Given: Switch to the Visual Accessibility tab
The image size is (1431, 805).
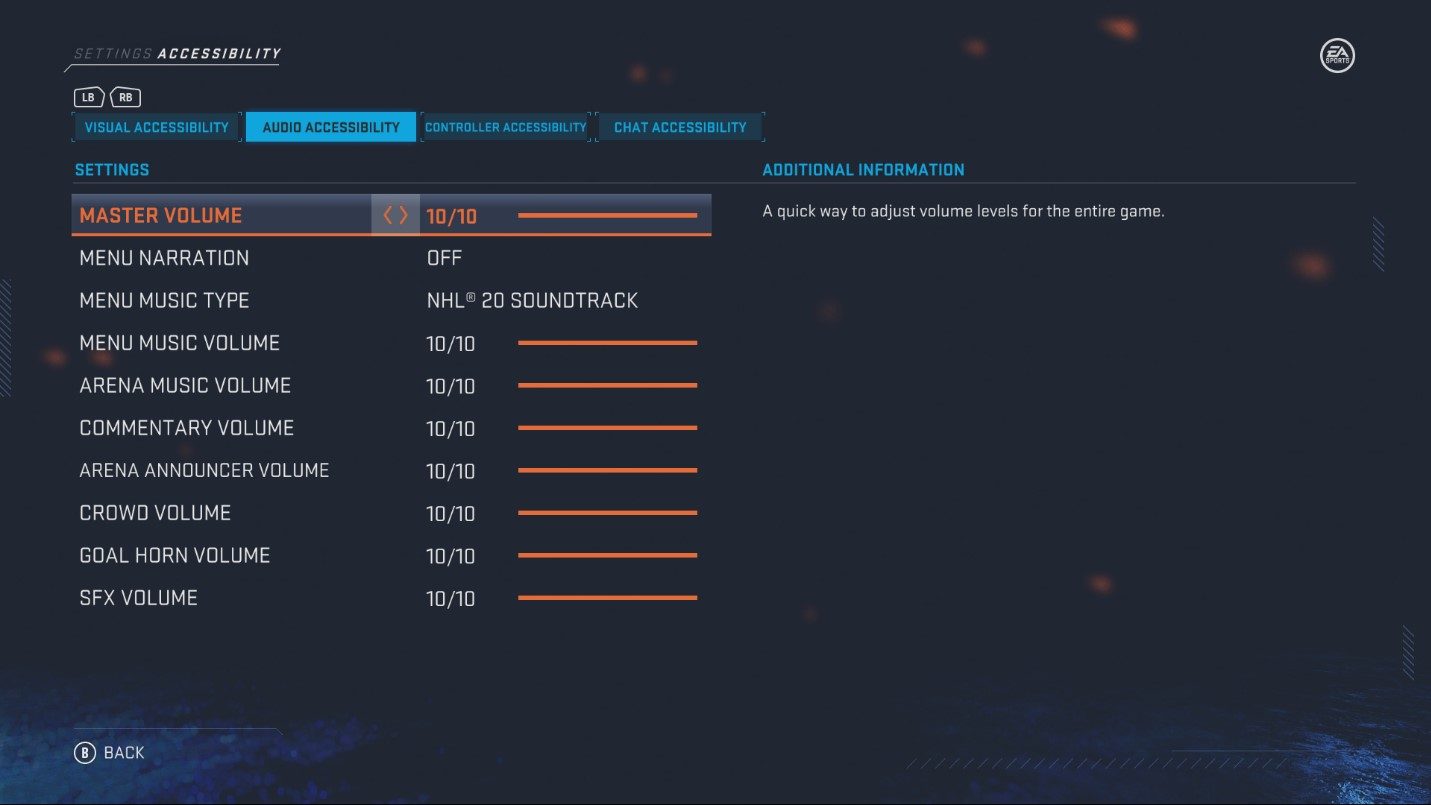Looking at the screenshot, I should click(x=155, y=126).
